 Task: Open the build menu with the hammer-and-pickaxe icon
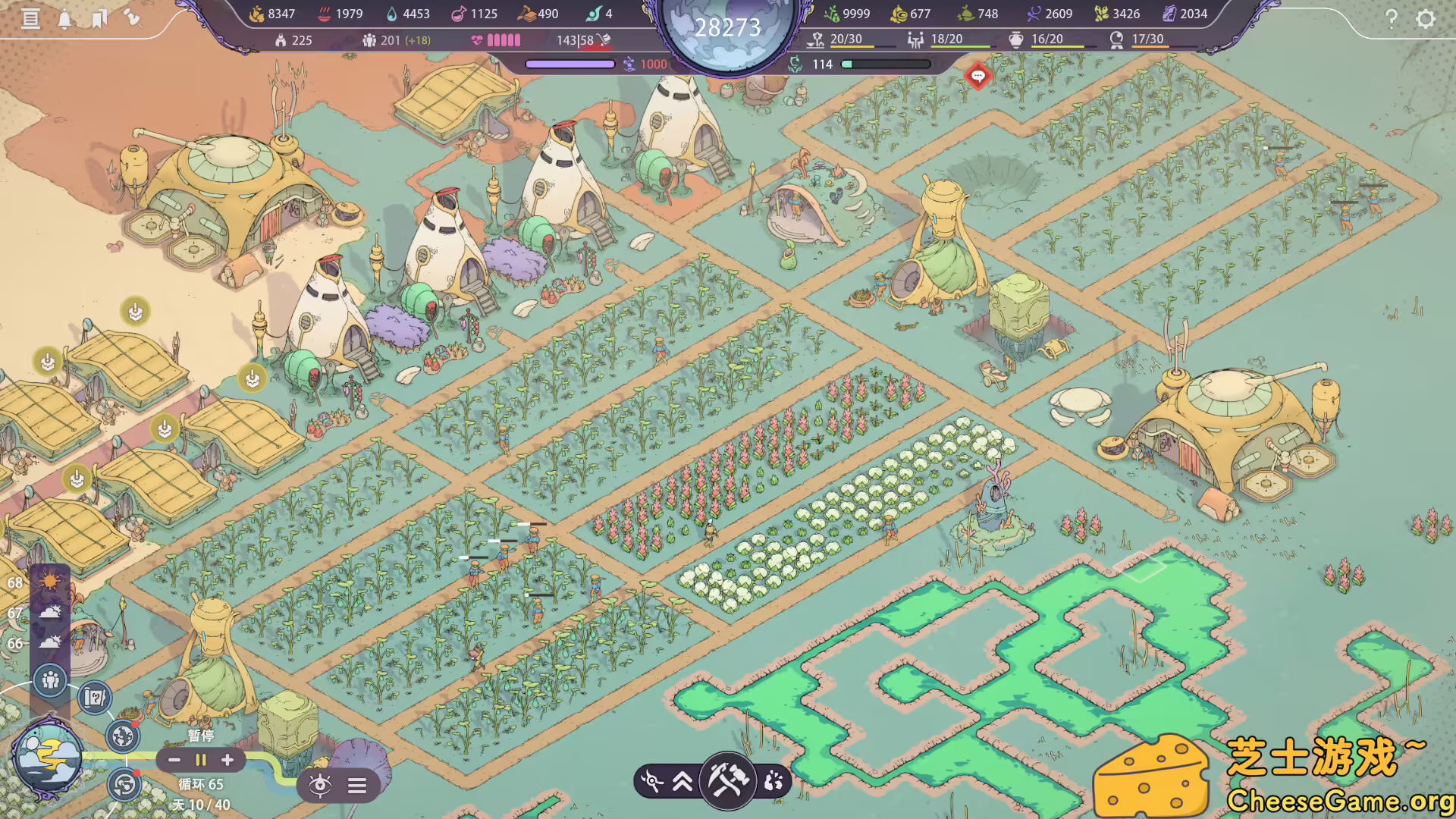(x=726, y=780)
